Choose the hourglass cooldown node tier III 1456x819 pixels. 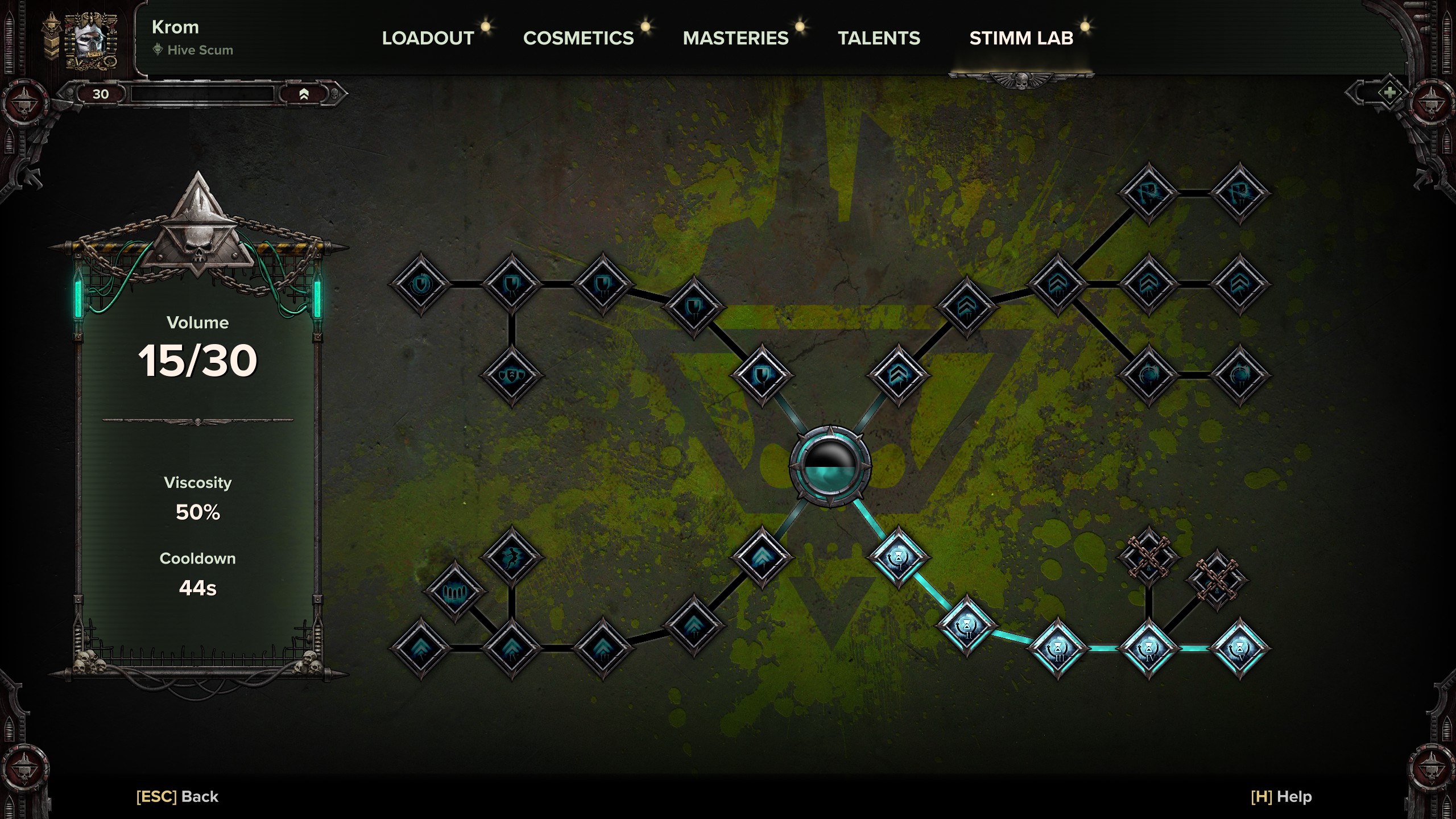pos(1058,648)
